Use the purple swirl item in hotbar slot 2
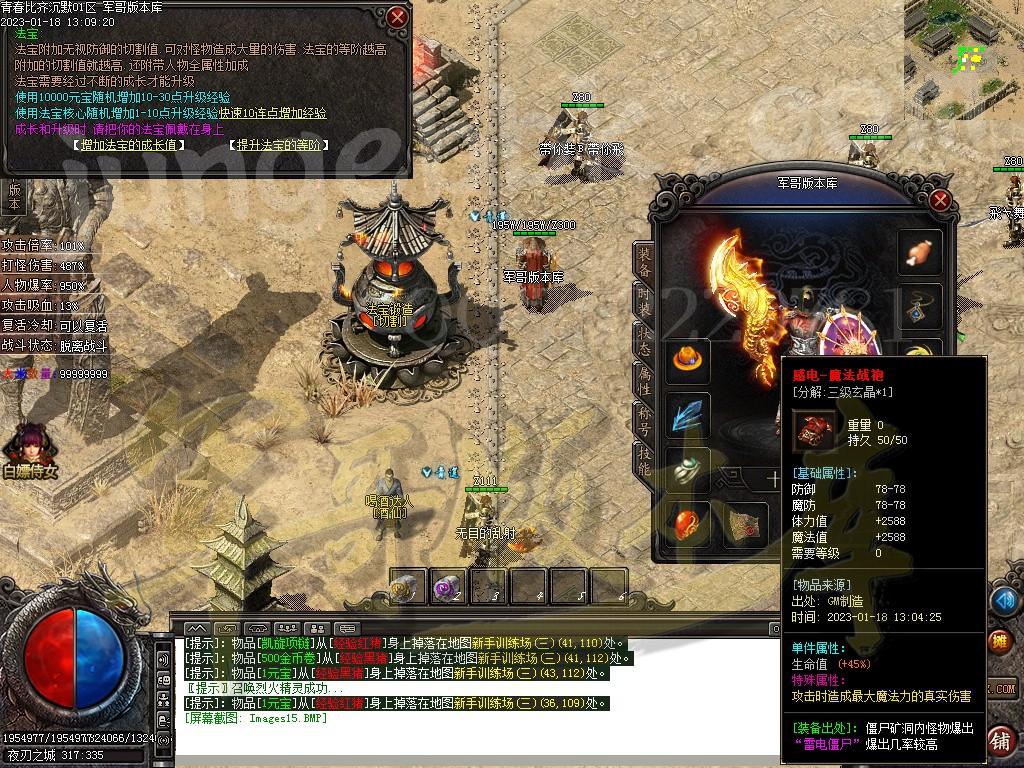The height and width of the screenshot is (768, 1024). [x=448, y=588]
